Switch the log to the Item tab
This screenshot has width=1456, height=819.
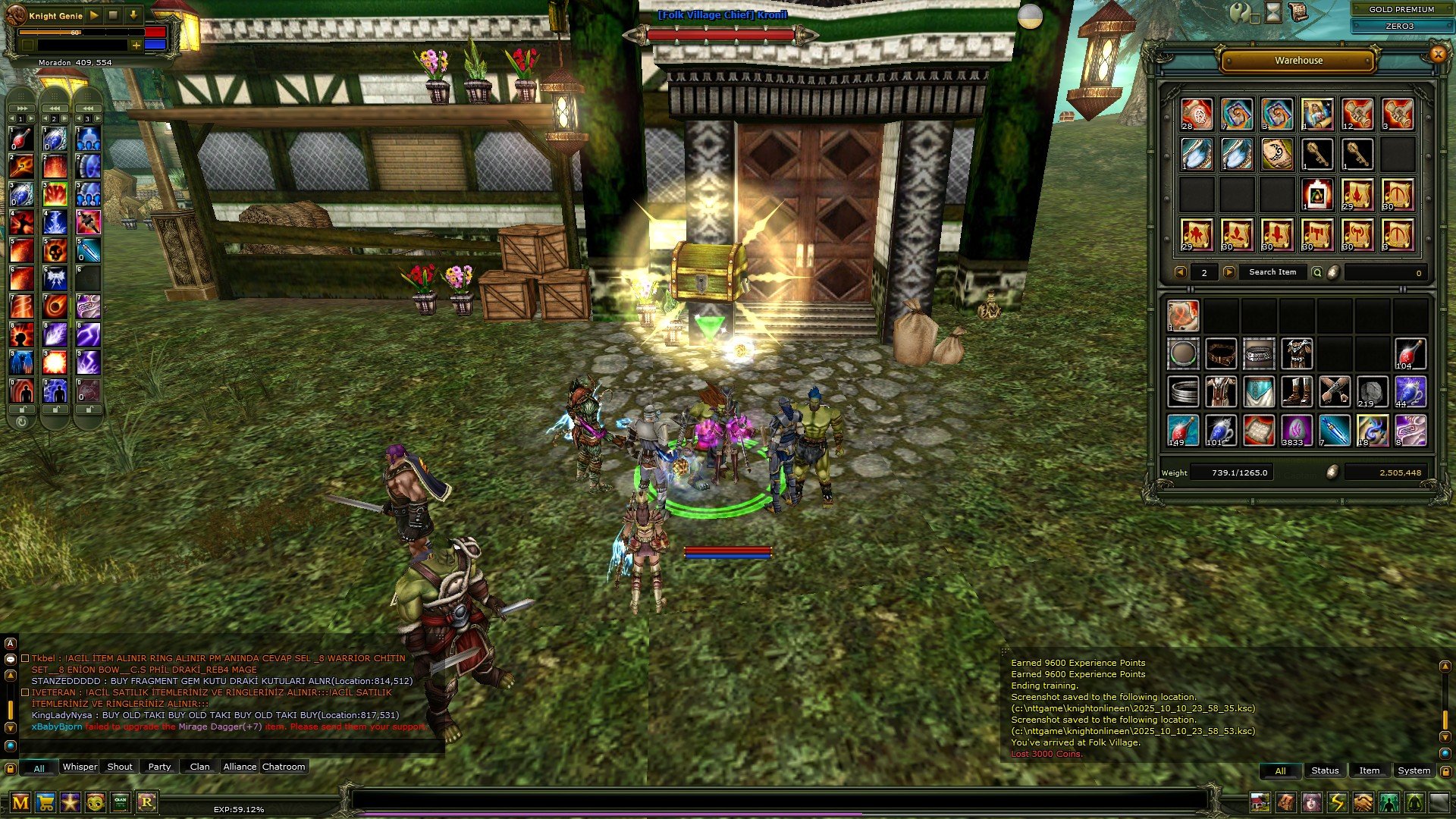click(1369, 770)
